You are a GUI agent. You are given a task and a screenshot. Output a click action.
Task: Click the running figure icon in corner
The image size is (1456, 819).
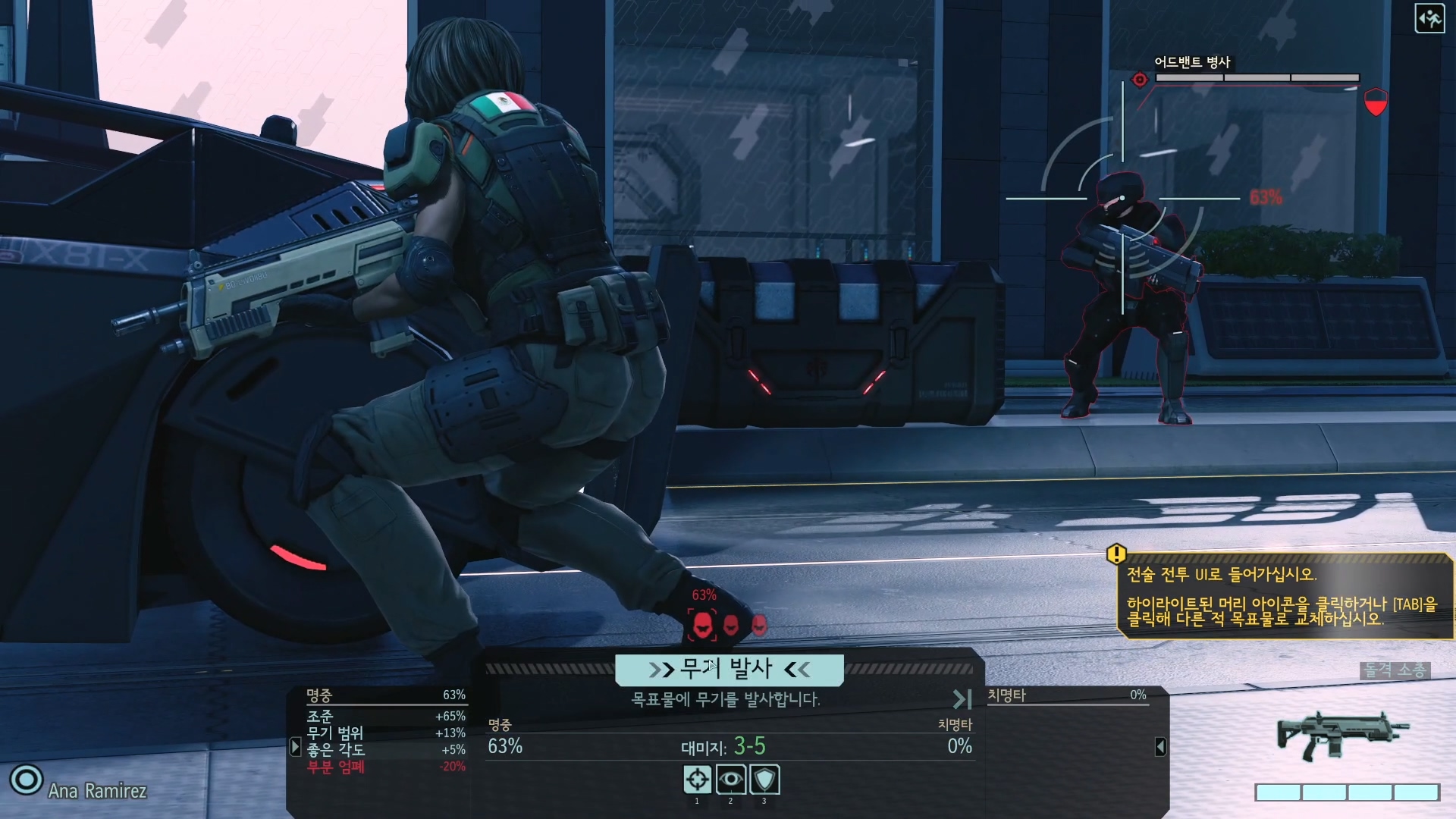tap(1429, 19)
